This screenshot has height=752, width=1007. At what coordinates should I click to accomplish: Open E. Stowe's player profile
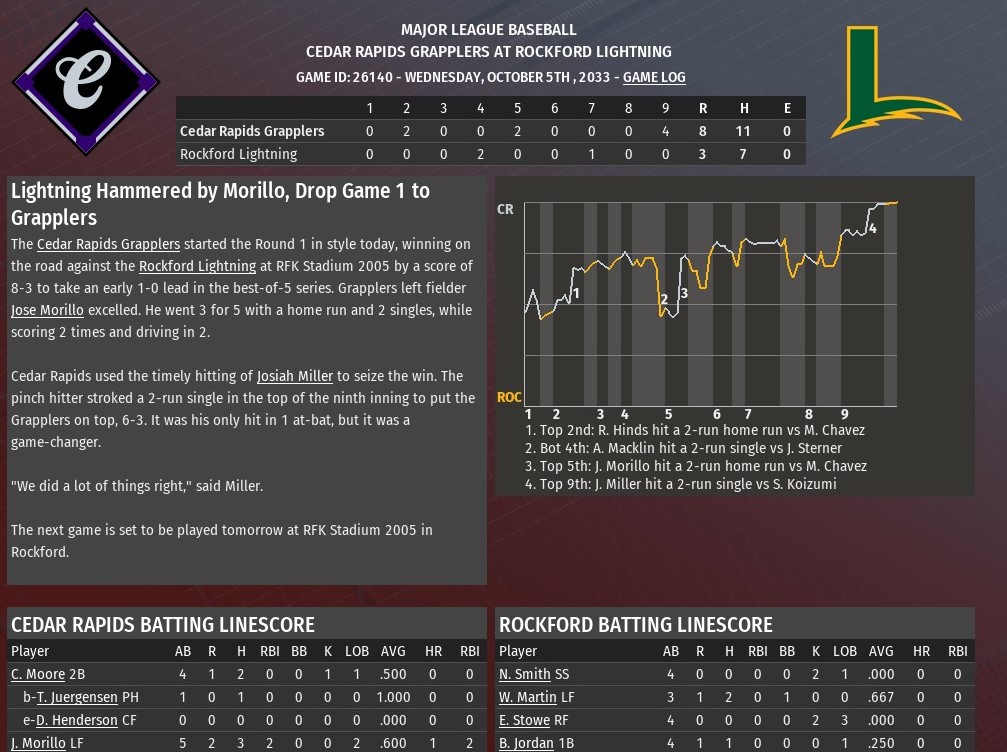click(527, 720)
